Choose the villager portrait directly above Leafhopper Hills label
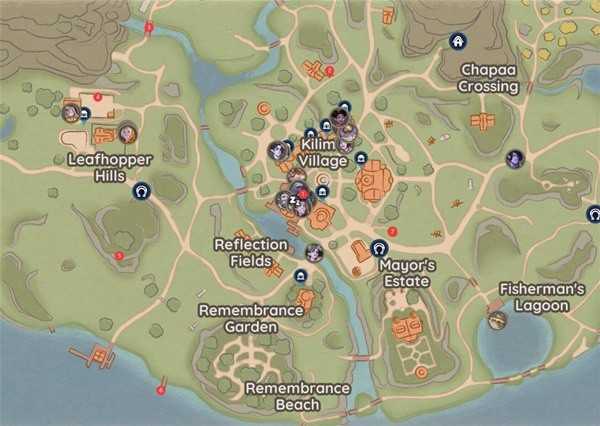The image size is (600, 426). pos(127,133)
